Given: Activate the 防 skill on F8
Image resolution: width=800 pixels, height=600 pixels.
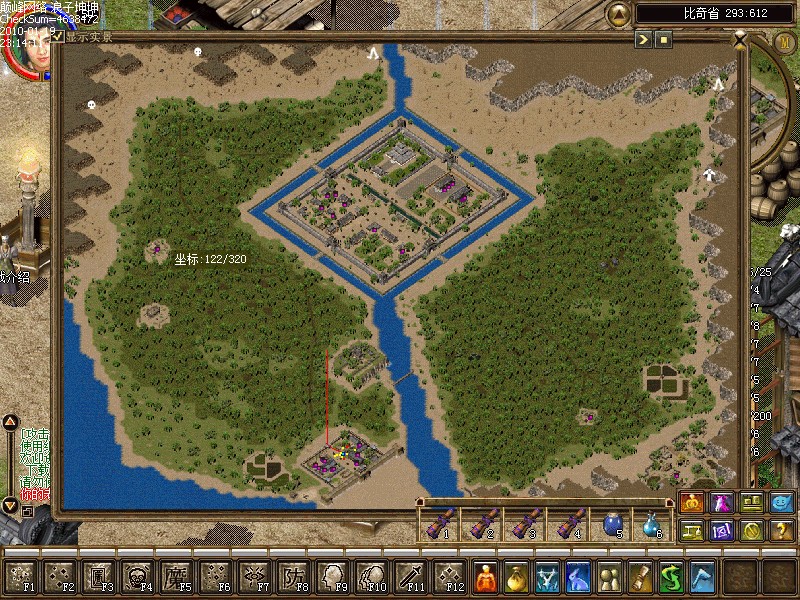Looking at the screenshot, I should [x=293, y=577].
